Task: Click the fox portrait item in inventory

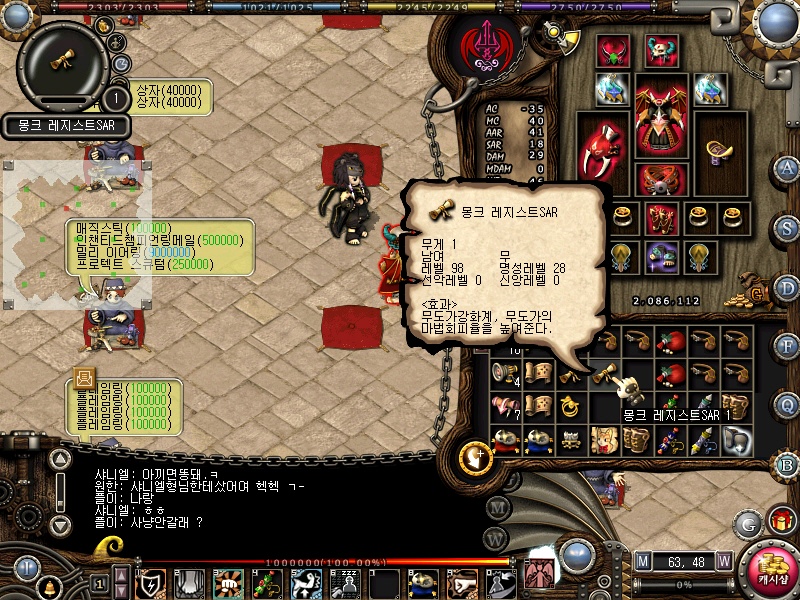Action: coord(604,438)
